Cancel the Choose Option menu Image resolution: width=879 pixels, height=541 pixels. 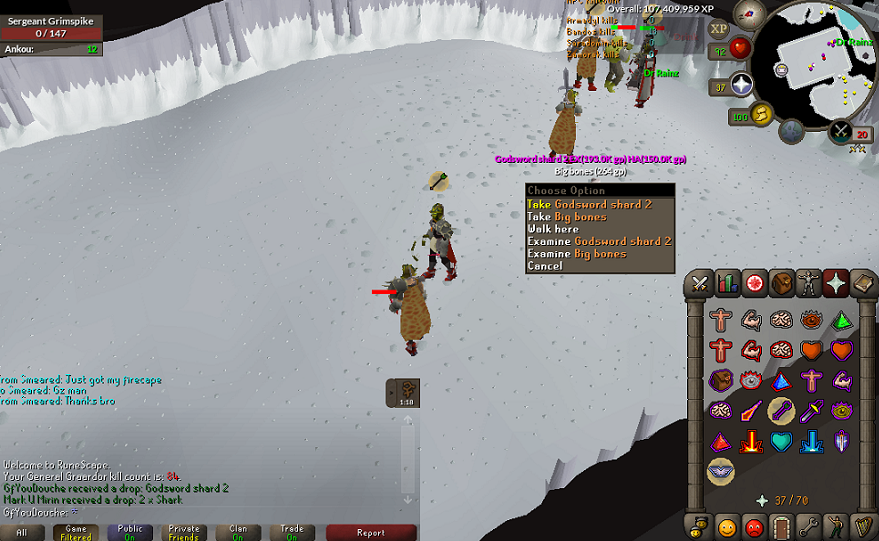point(545,266)
